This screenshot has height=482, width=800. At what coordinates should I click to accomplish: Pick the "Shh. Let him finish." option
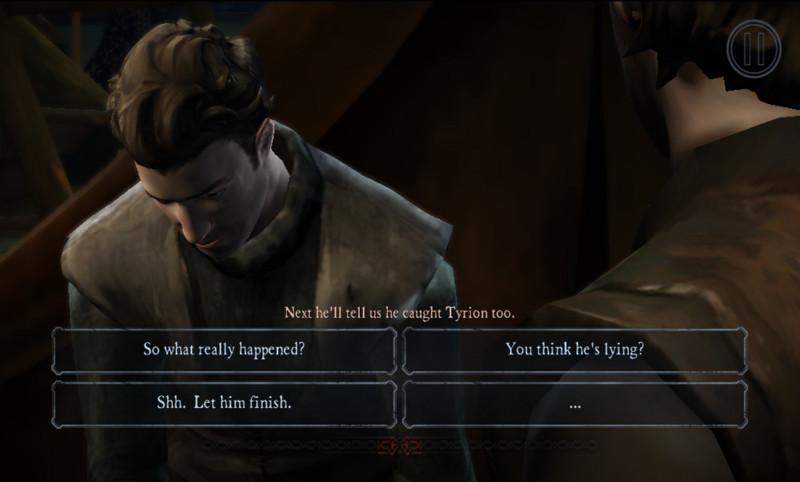coord(224,403)
